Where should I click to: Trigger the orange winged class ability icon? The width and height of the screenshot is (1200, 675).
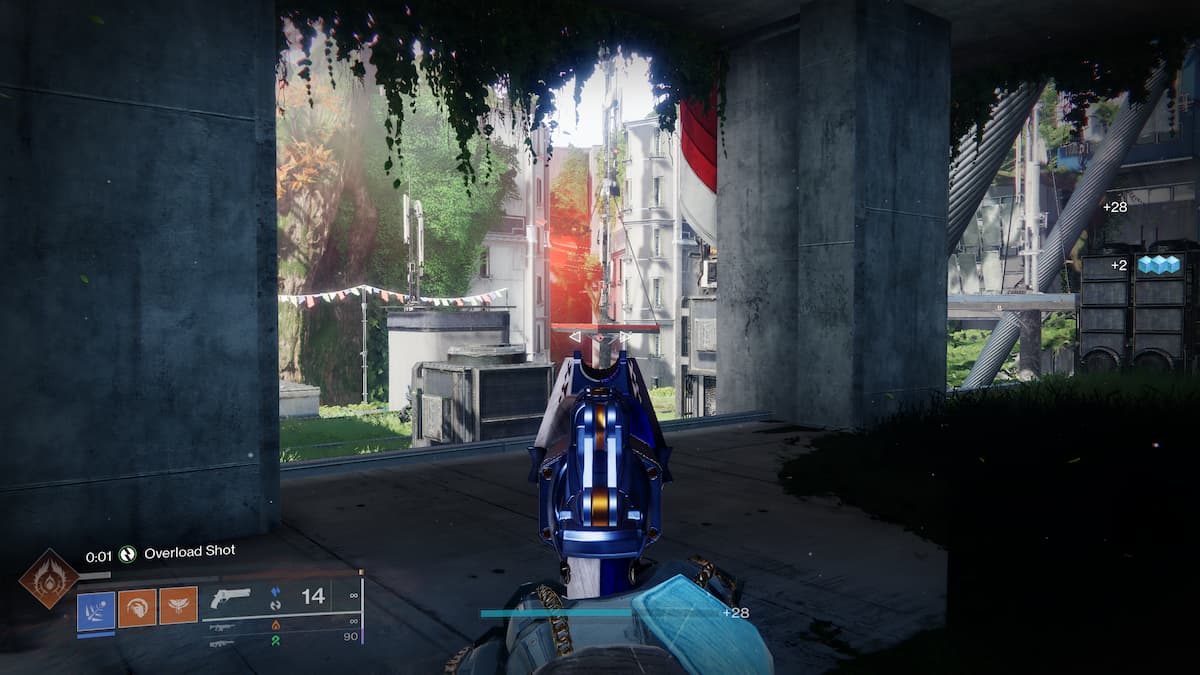pyautogui.click(x=178, y=606)
